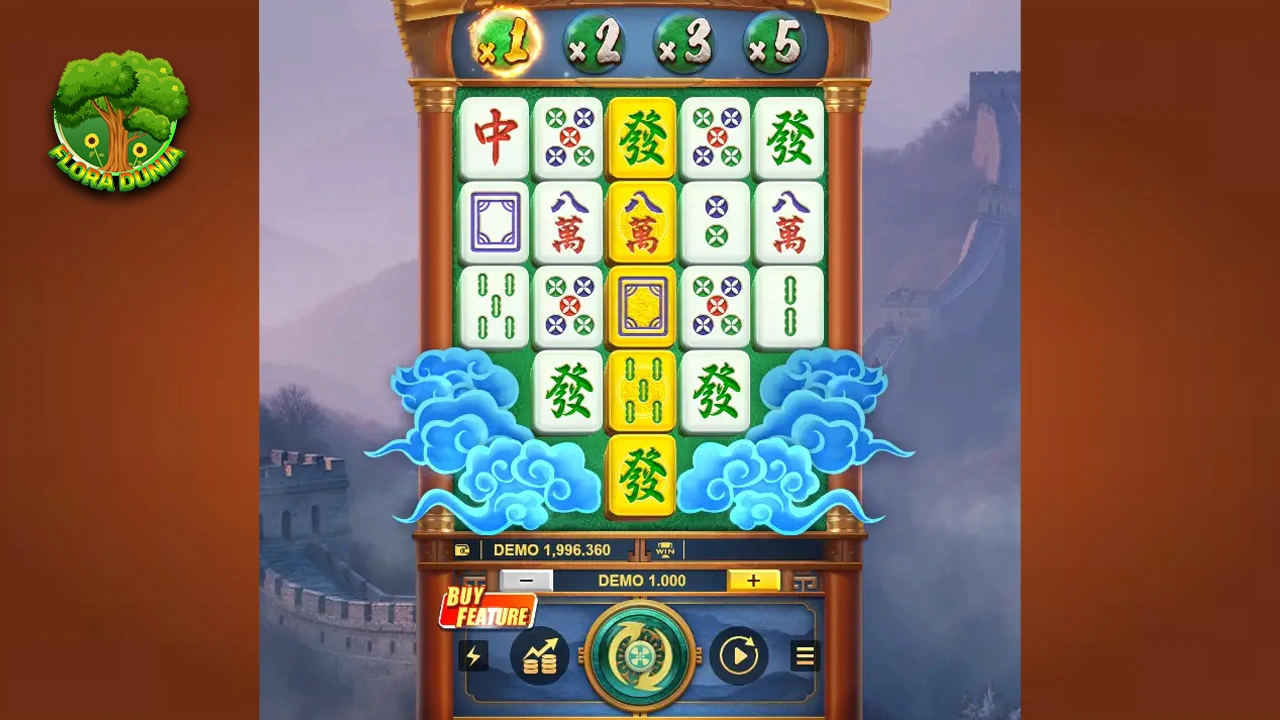Start autoplay using the circular play icon

click(739, 656)
